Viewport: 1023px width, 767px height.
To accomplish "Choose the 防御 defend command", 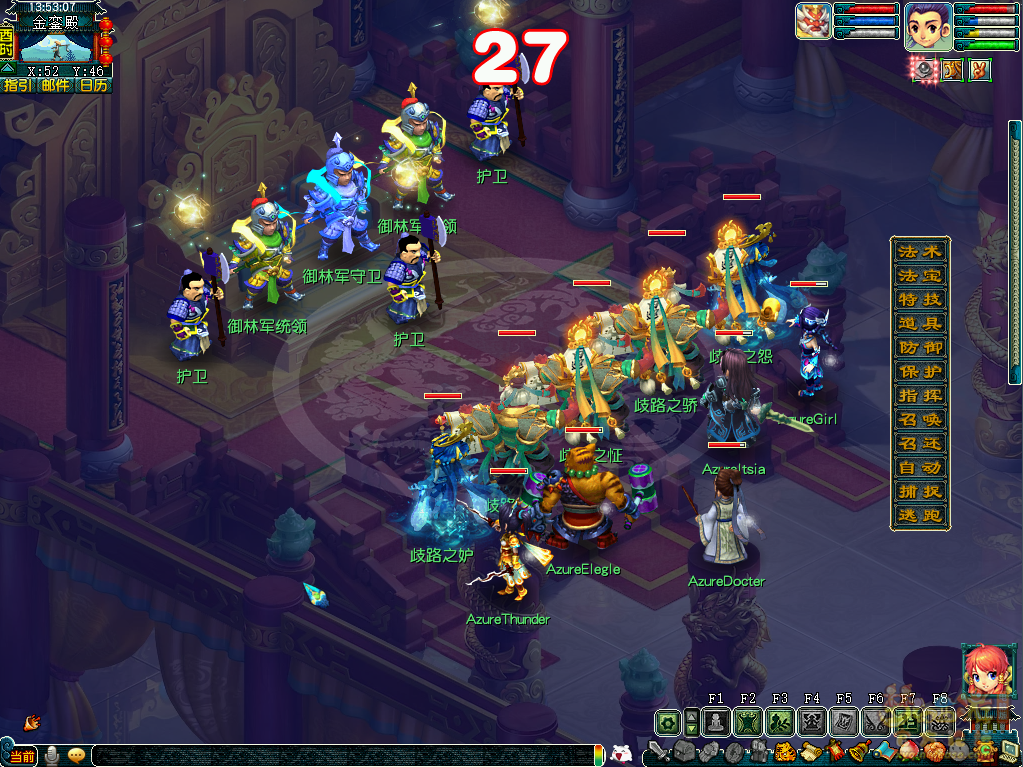I will point(920,348).
